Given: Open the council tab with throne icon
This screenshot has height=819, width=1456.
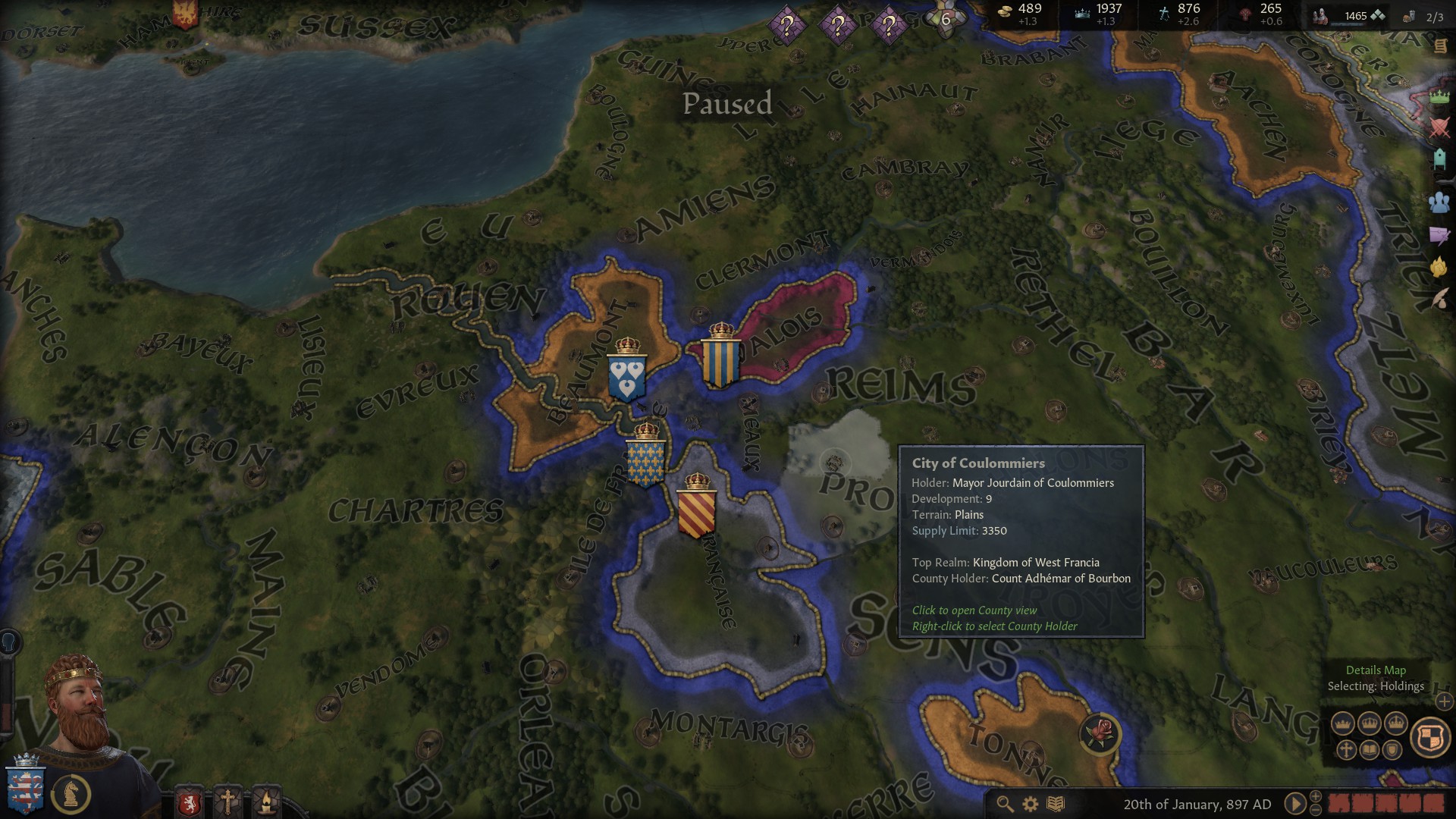Looking at the screenshot, I should coord(1439,159).
